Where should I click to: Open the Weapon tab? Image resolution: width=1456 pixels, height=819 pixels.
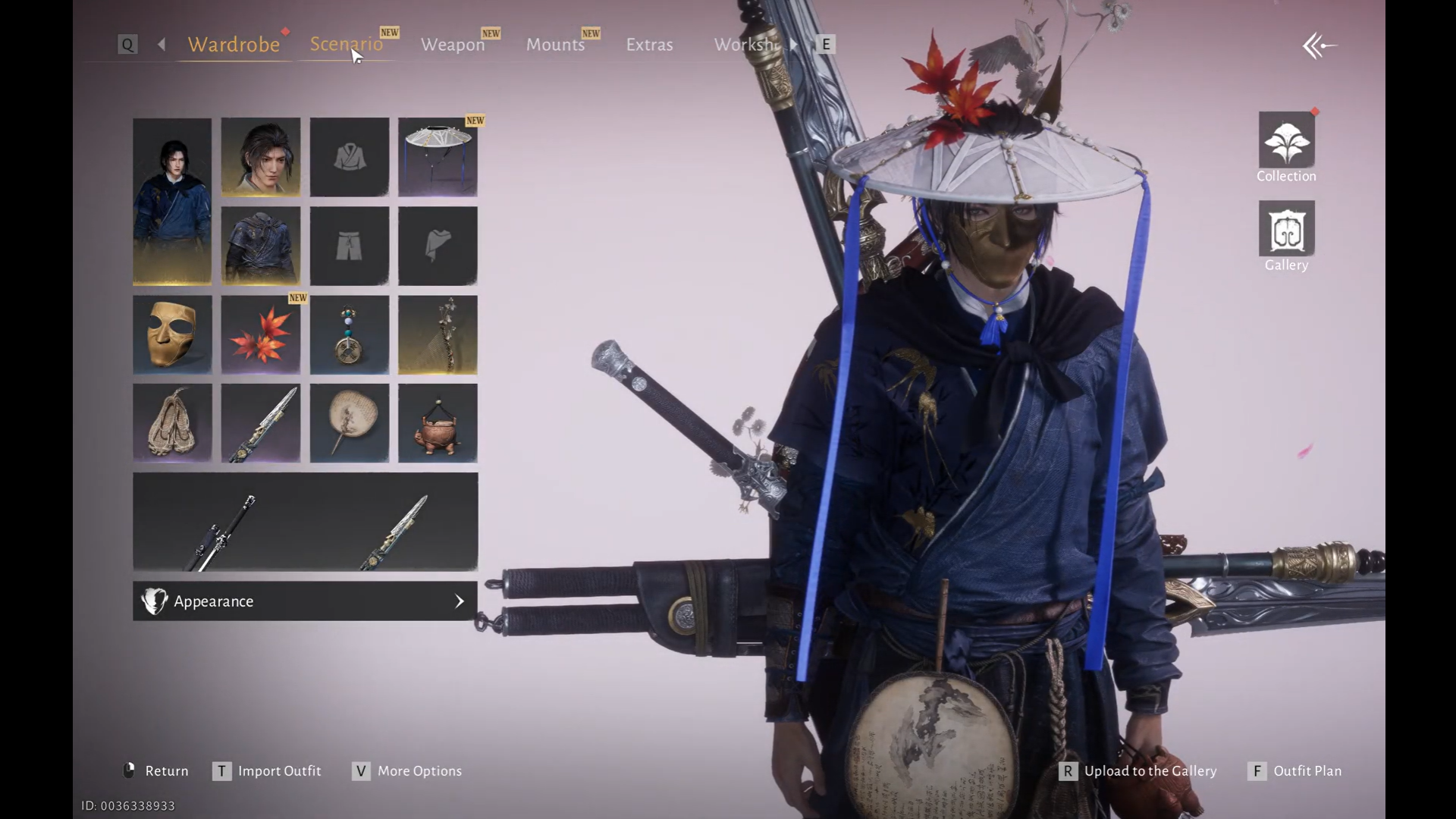pyautogui.click(x=453, y=45)
